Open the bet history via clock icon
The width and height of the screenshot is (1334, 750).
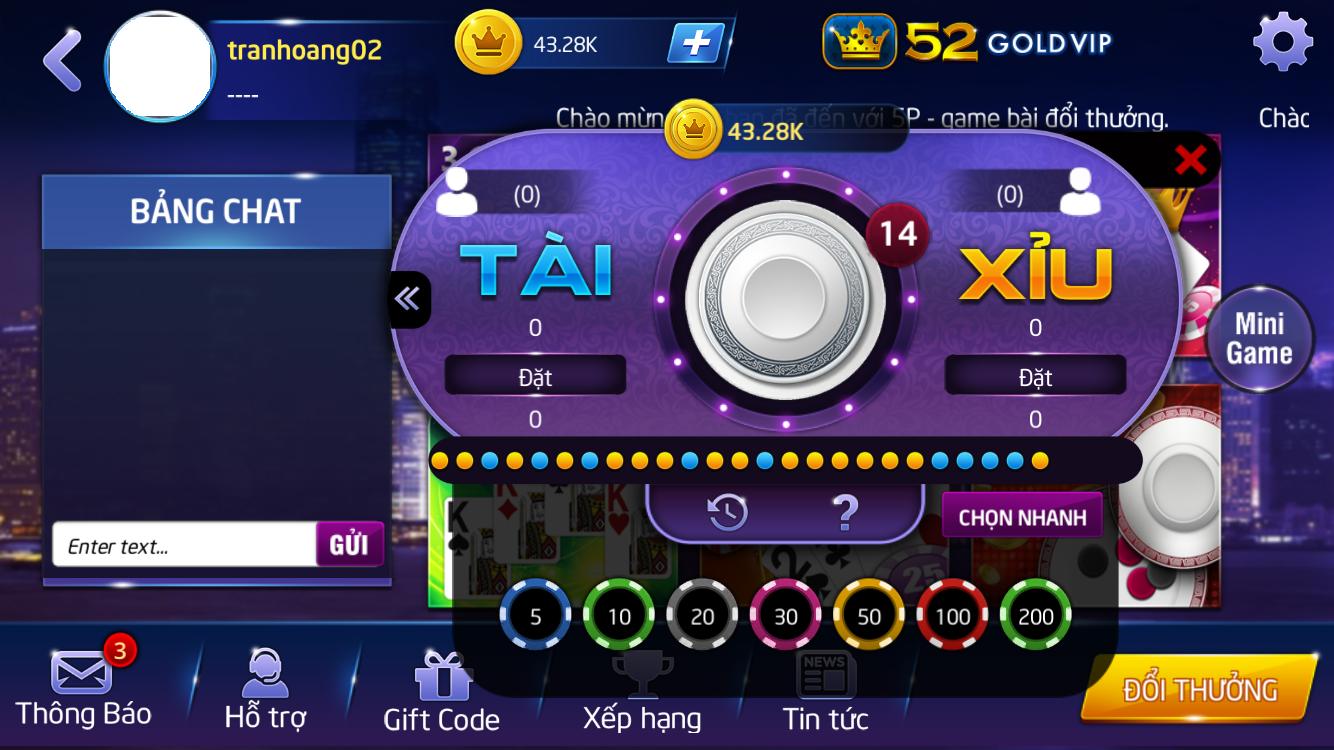[x=725, y=513]
